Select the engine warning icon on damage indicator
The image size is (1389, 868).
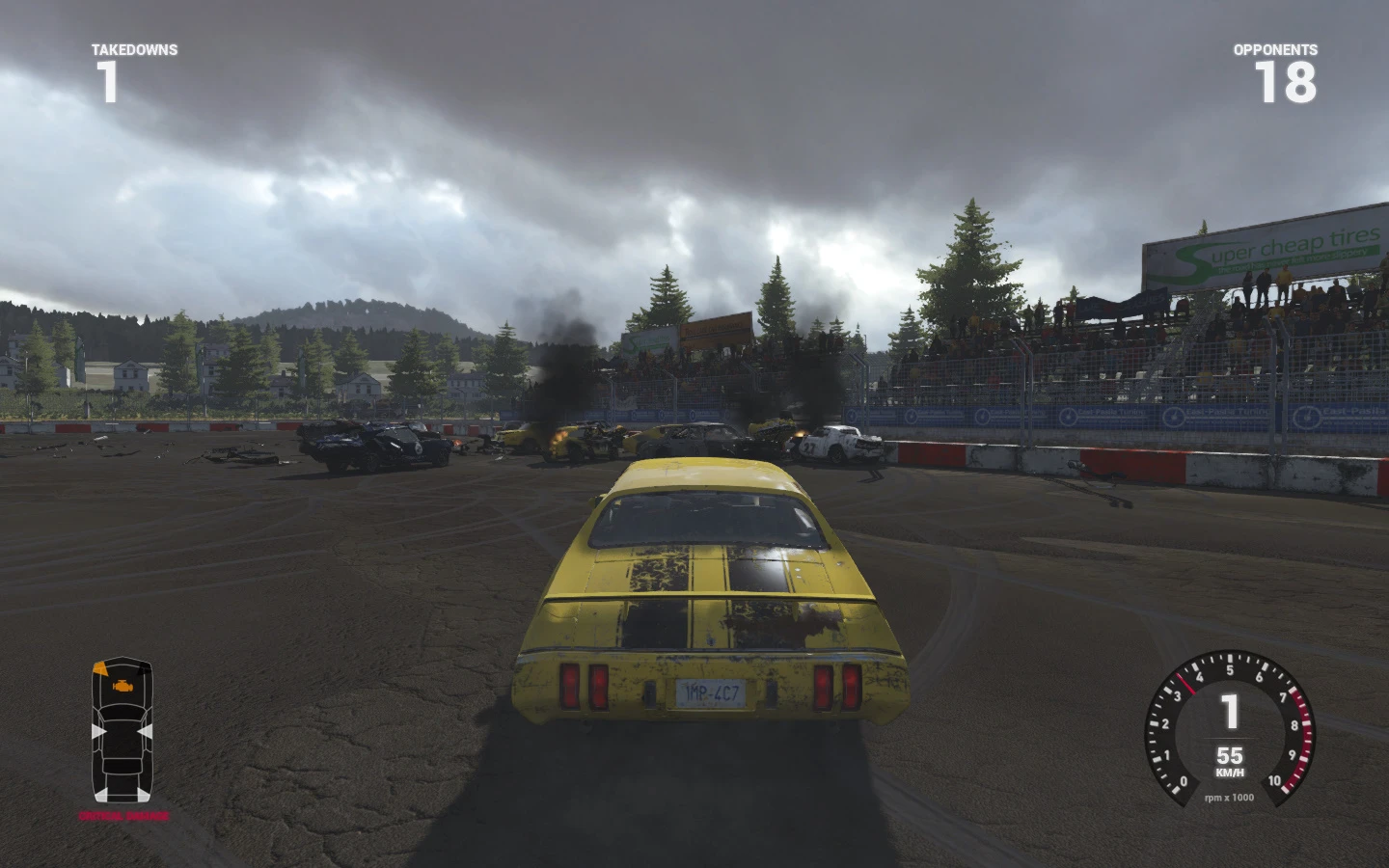pyautogui.click(x=122, y=685)
